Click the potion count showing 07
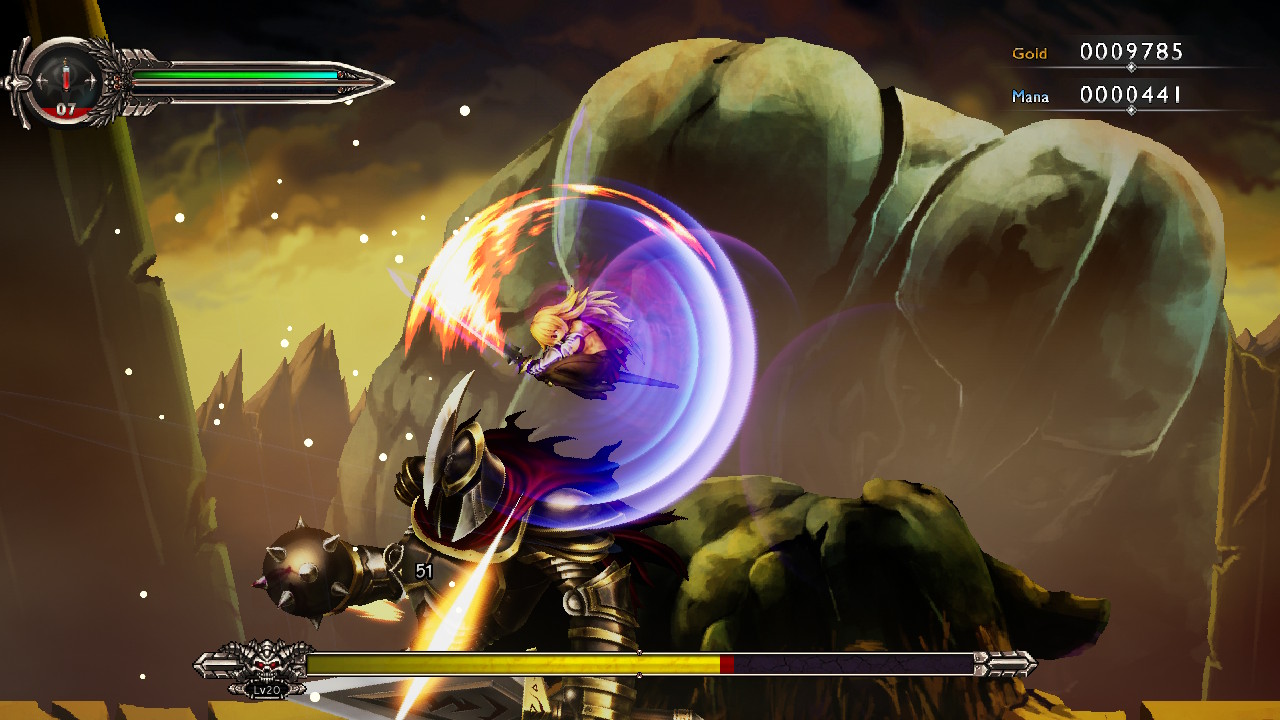The width and height of the screenshot is (1280, 720). point(66,107)
